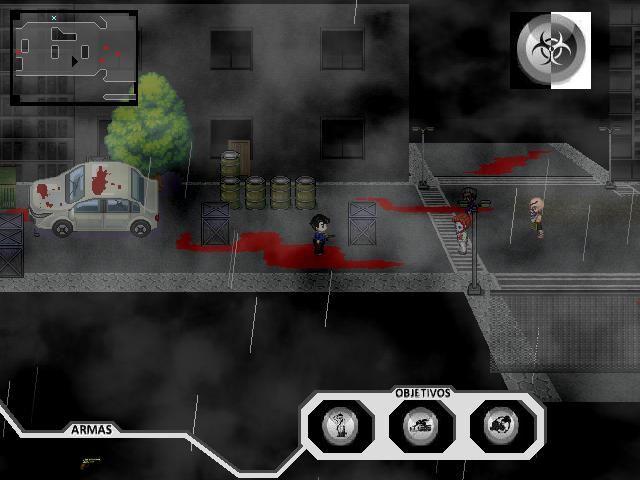Click the biohazard emblem icon
The height and width of the screenshot is (480, 640).
549,47
